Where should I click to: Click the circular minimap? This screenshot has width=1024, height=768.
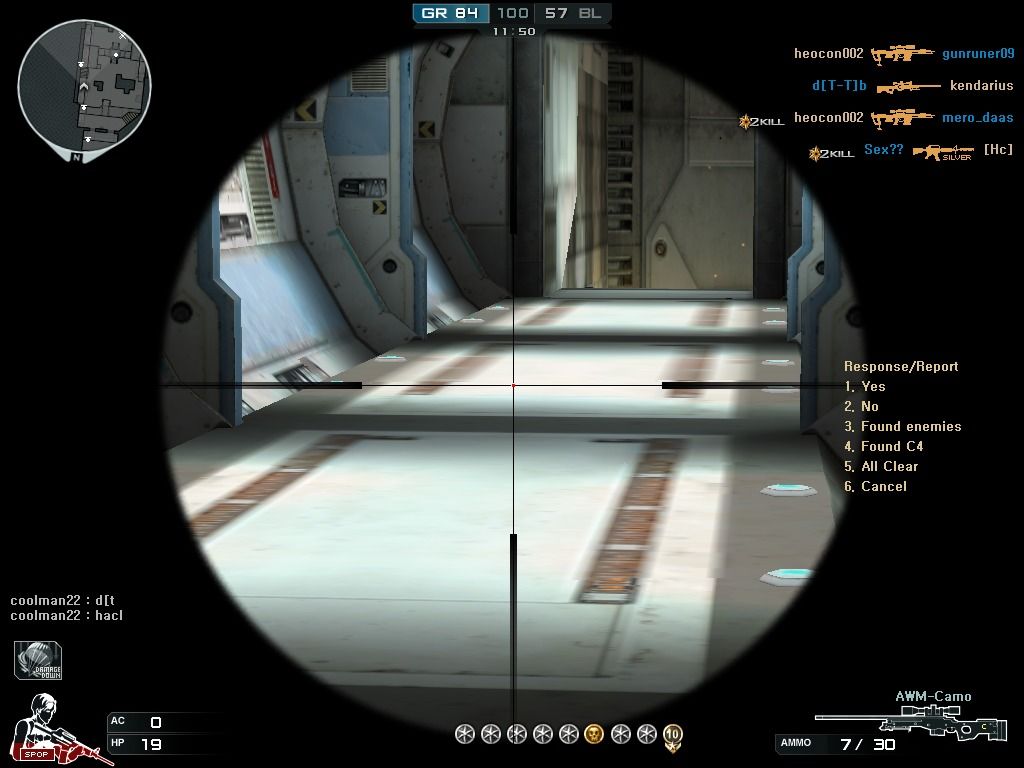84,84
